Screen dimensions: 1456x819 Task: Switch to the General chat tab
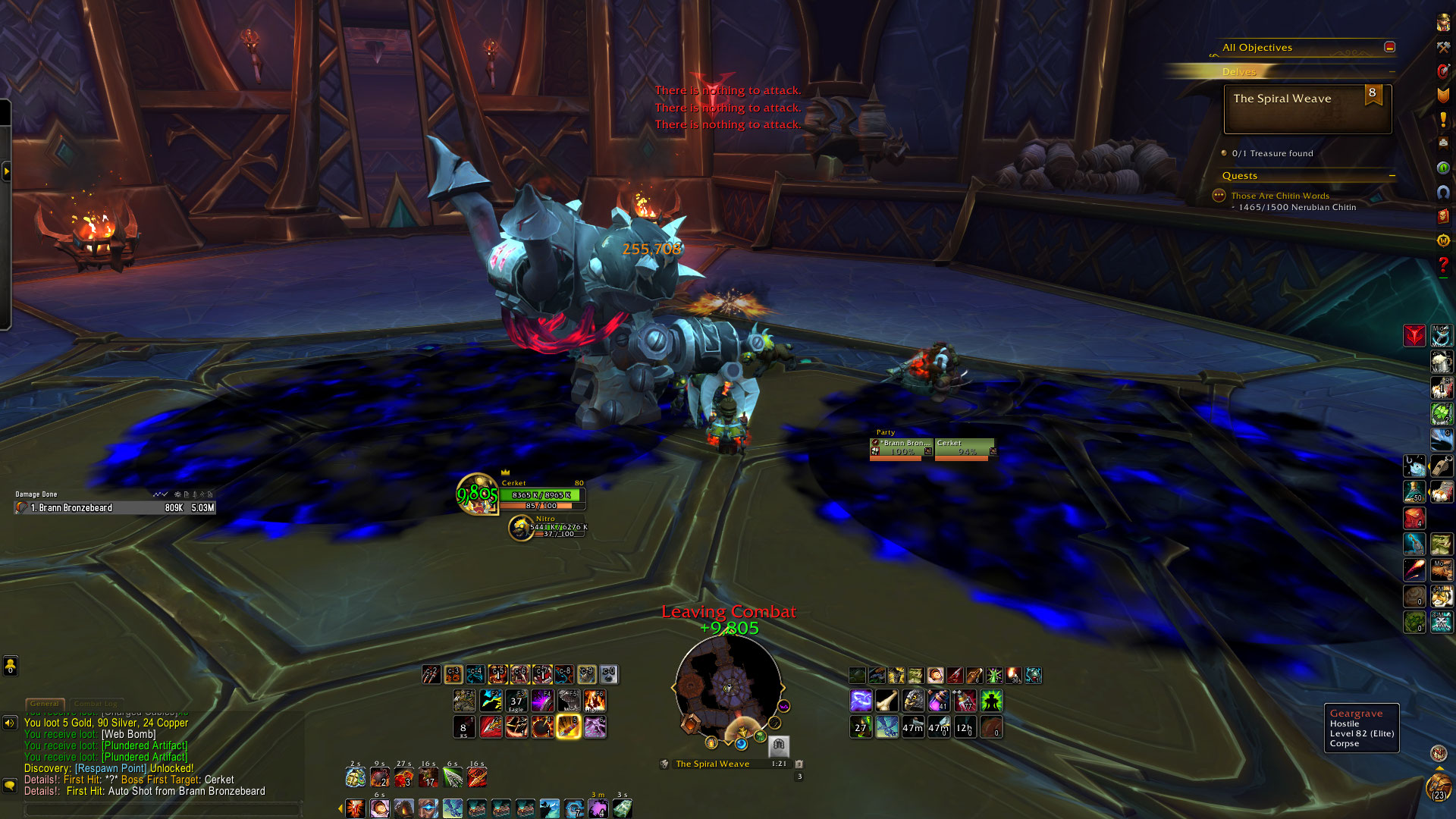45,704
